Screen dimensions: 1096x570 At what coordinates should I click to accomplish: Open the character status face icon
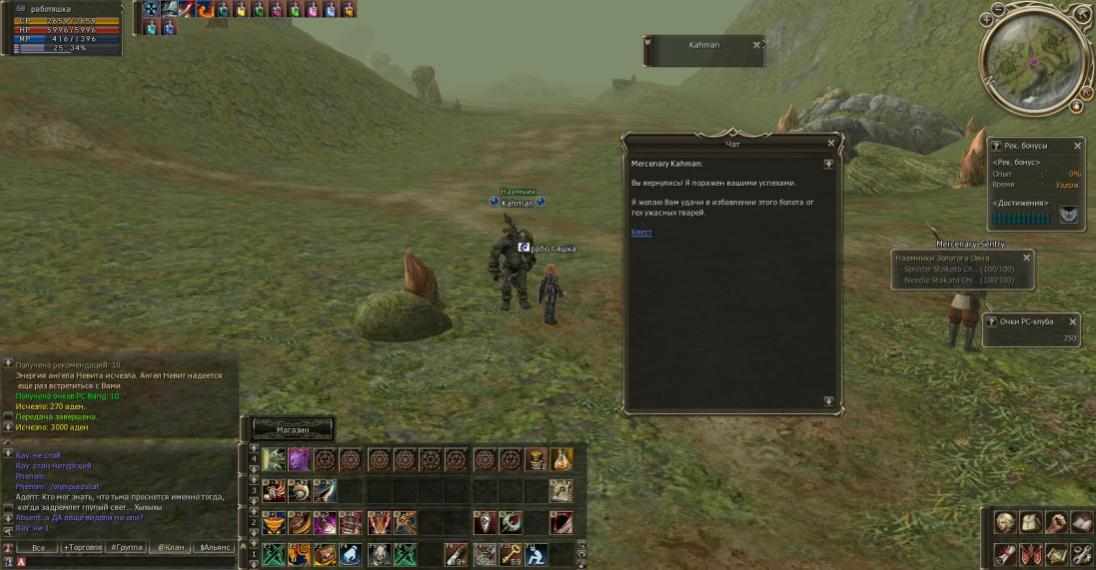point(1005,522)
